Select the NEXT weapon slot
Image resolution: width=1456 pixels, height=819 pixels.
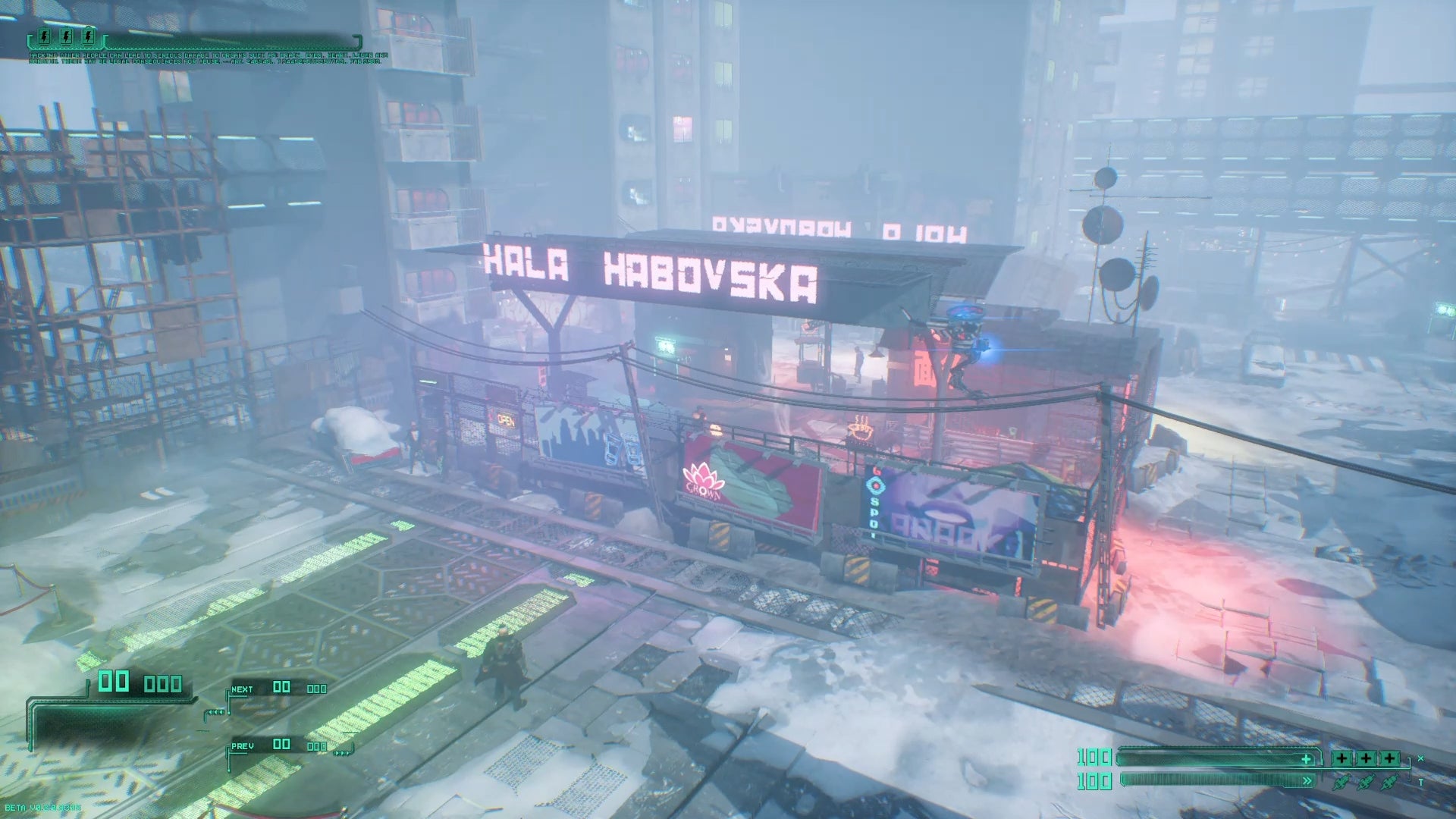278,689
